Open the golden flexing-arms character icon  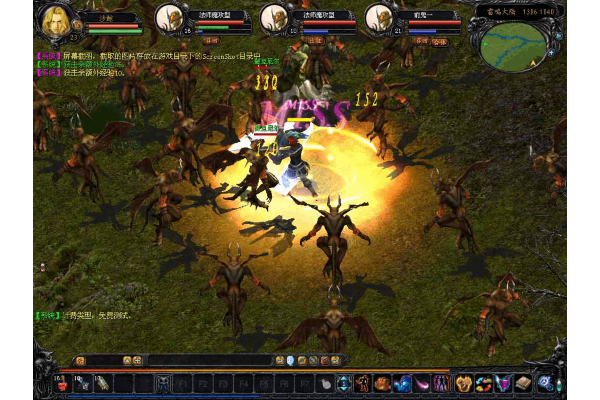[x=463, y=382]
